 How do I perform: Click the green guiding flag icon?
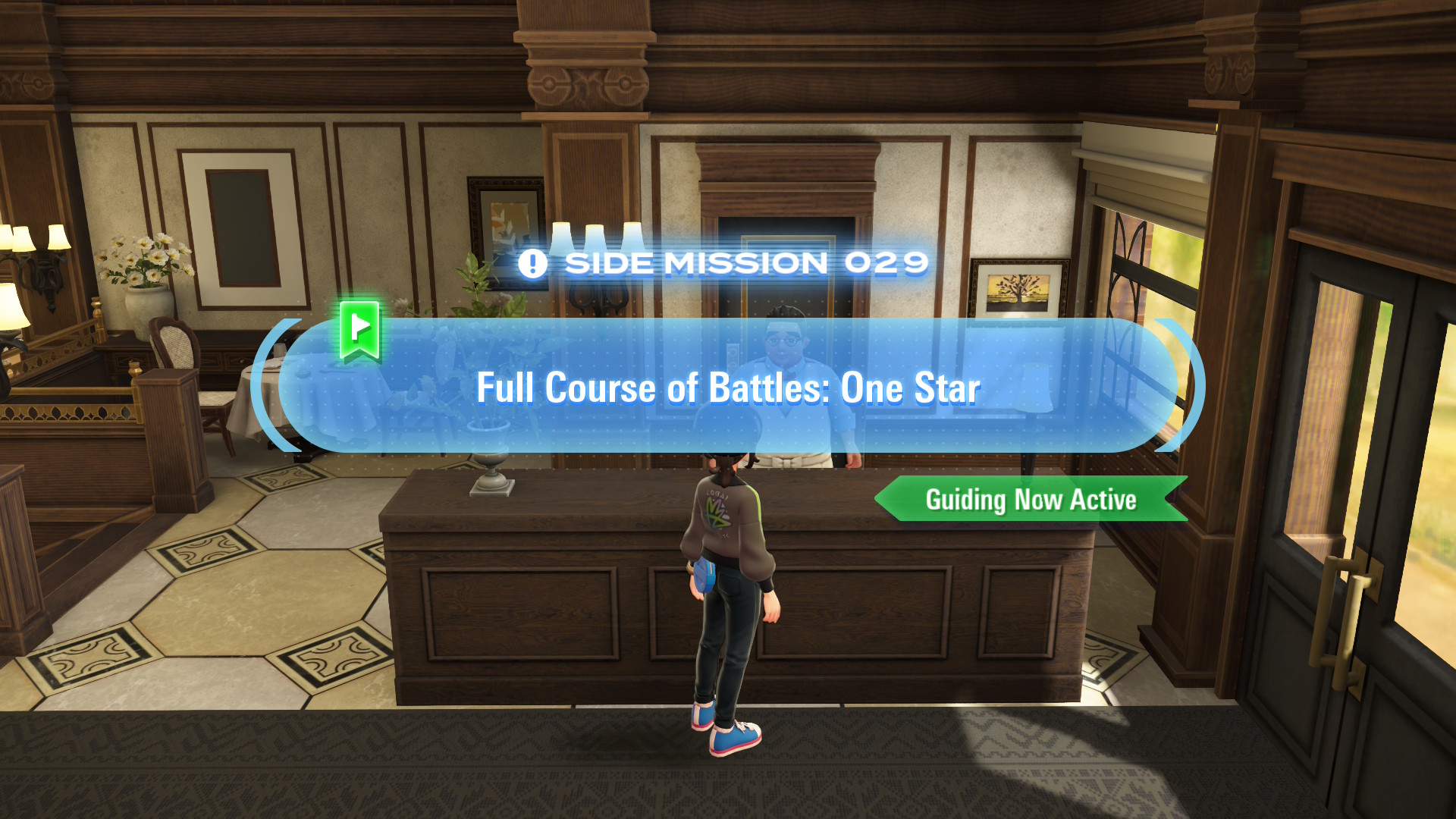[359, 330]
